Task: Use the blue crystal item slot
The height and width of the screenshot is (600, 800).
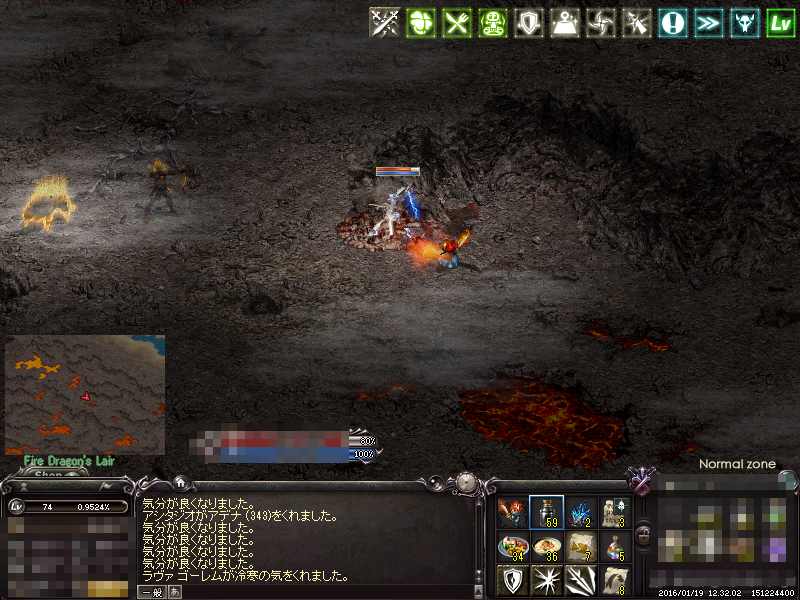Action: [x=581, y=513]
